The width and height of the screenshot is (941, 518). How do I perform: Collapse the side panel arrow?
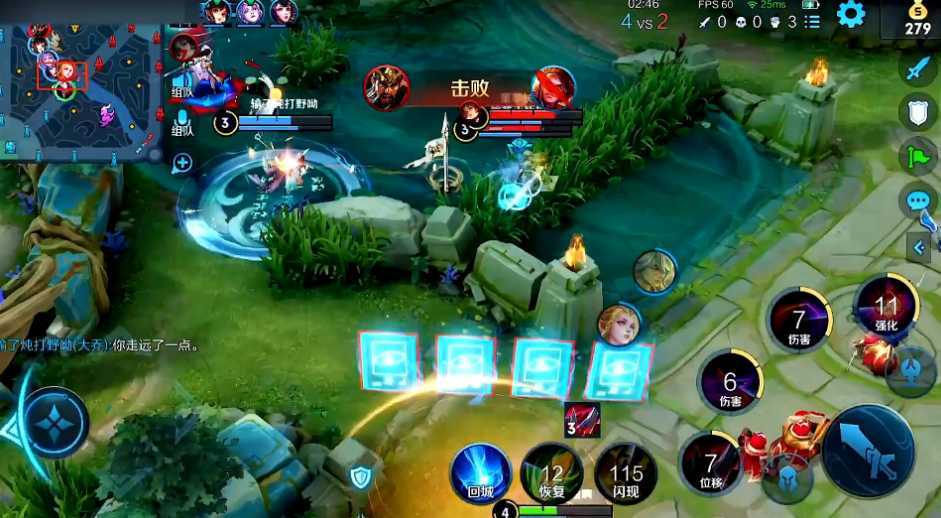pyautogui.click(x=920, y=246)
